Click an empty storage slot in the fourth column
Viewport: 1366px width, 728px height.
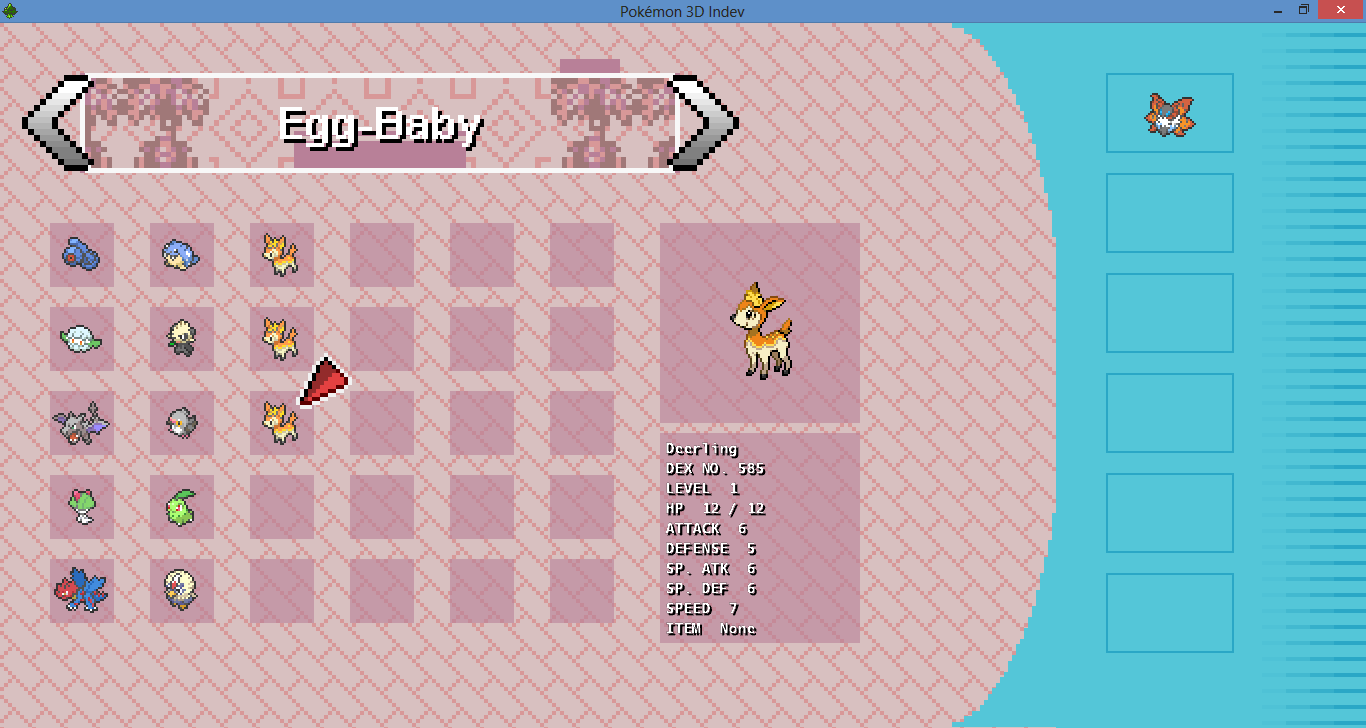tap(381, 253)
